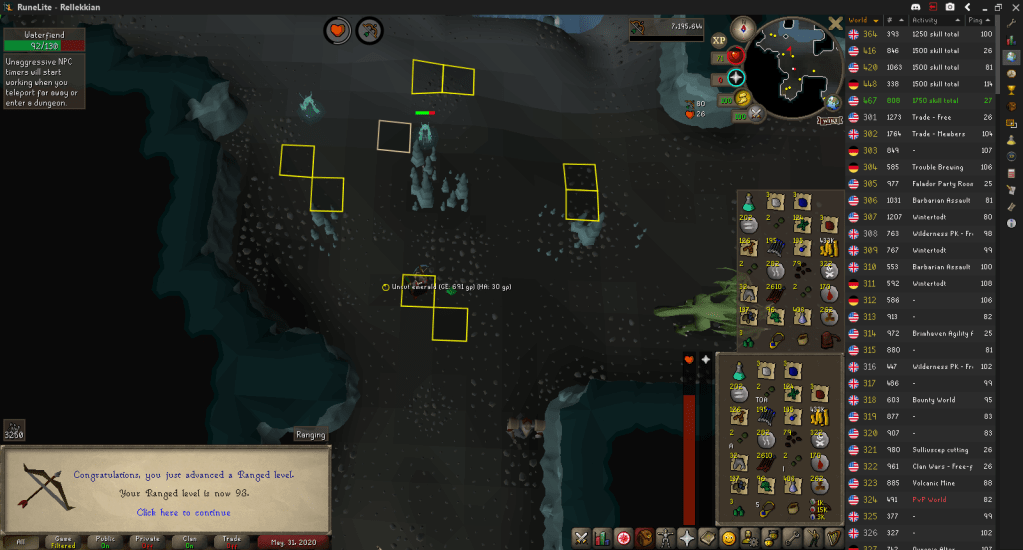Switch to the skills bar-chart tab
Viewport: 1023px width, 550px height.
click(x=603, y=538)
